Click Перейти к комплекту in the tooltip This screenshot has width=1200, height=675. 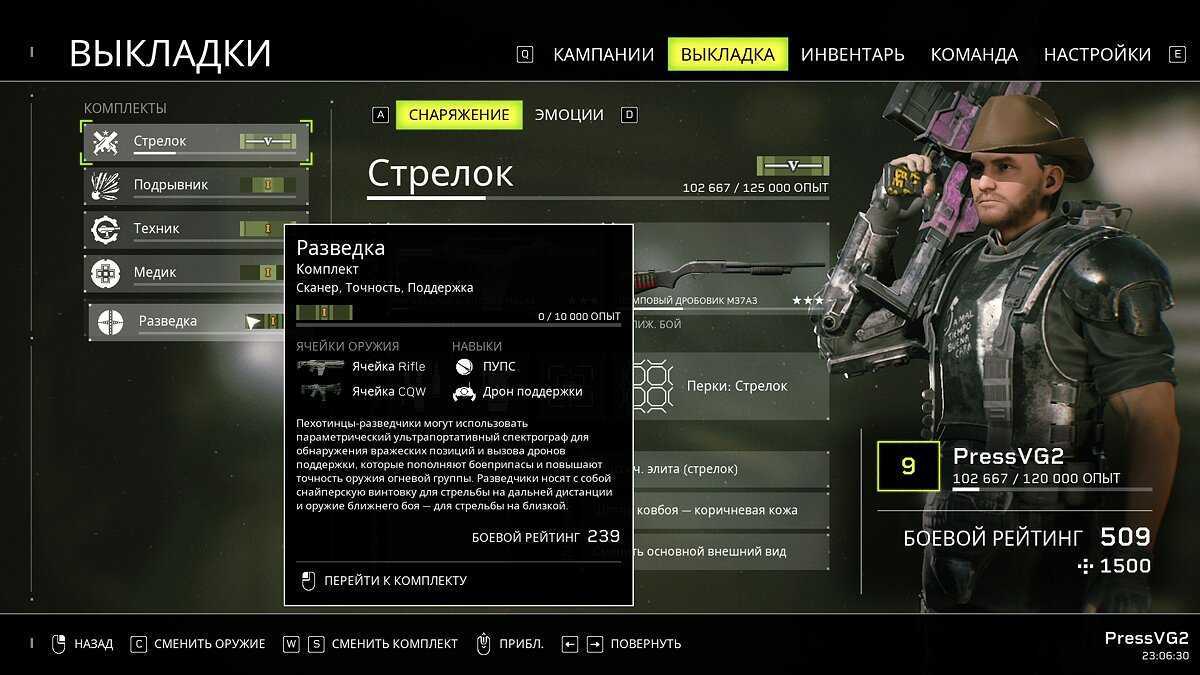394,580
